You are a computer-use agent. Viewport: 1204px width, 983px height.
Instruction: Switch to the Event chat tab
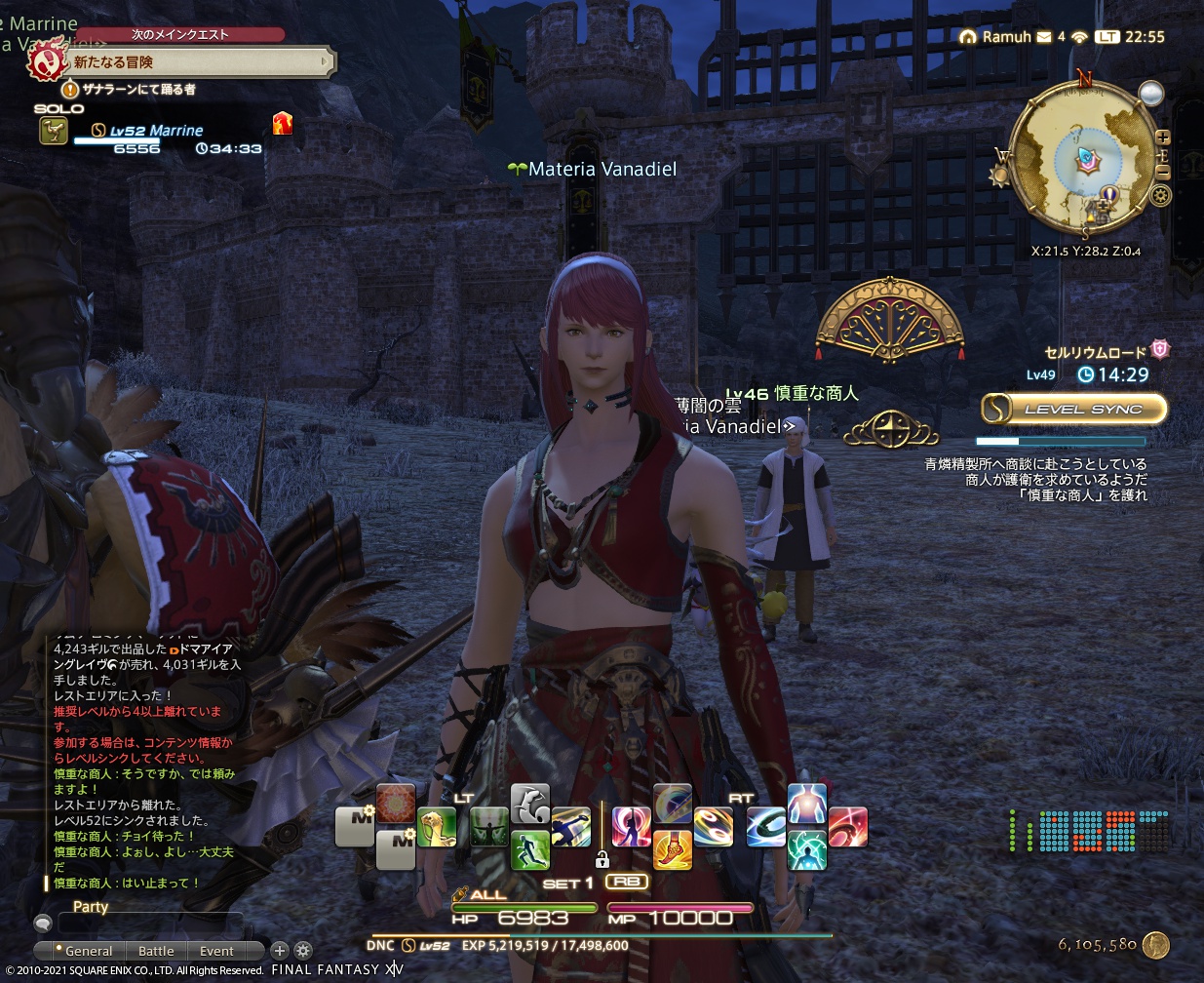click(216, 951)
